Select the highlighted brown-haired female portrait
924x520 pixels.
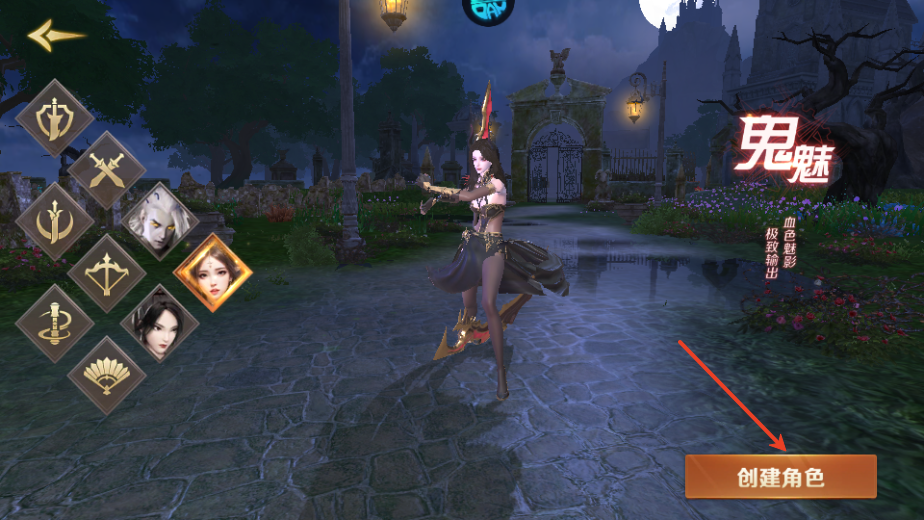tap(212, 272)
